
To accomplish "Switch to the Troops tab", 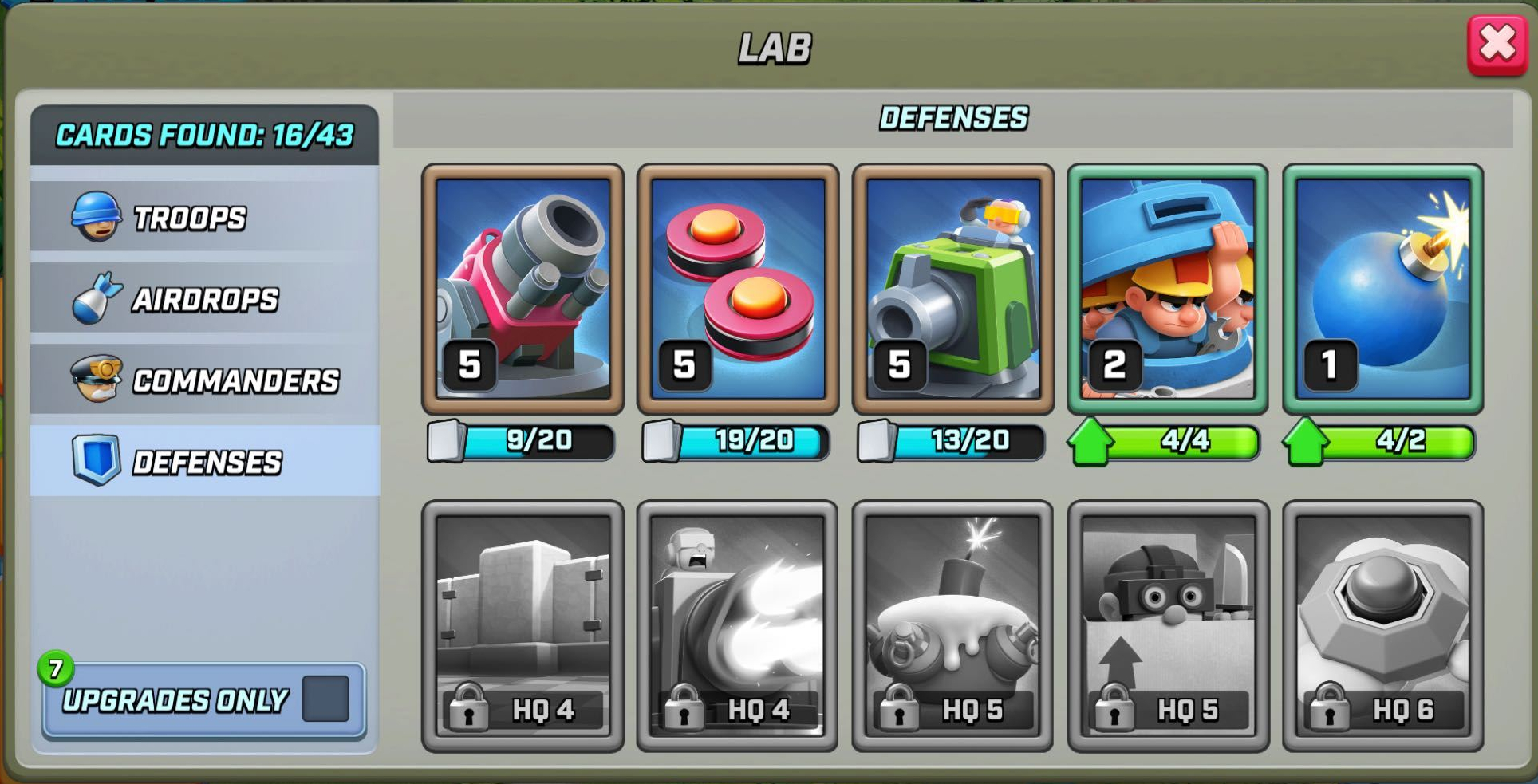I will (204, 218).
